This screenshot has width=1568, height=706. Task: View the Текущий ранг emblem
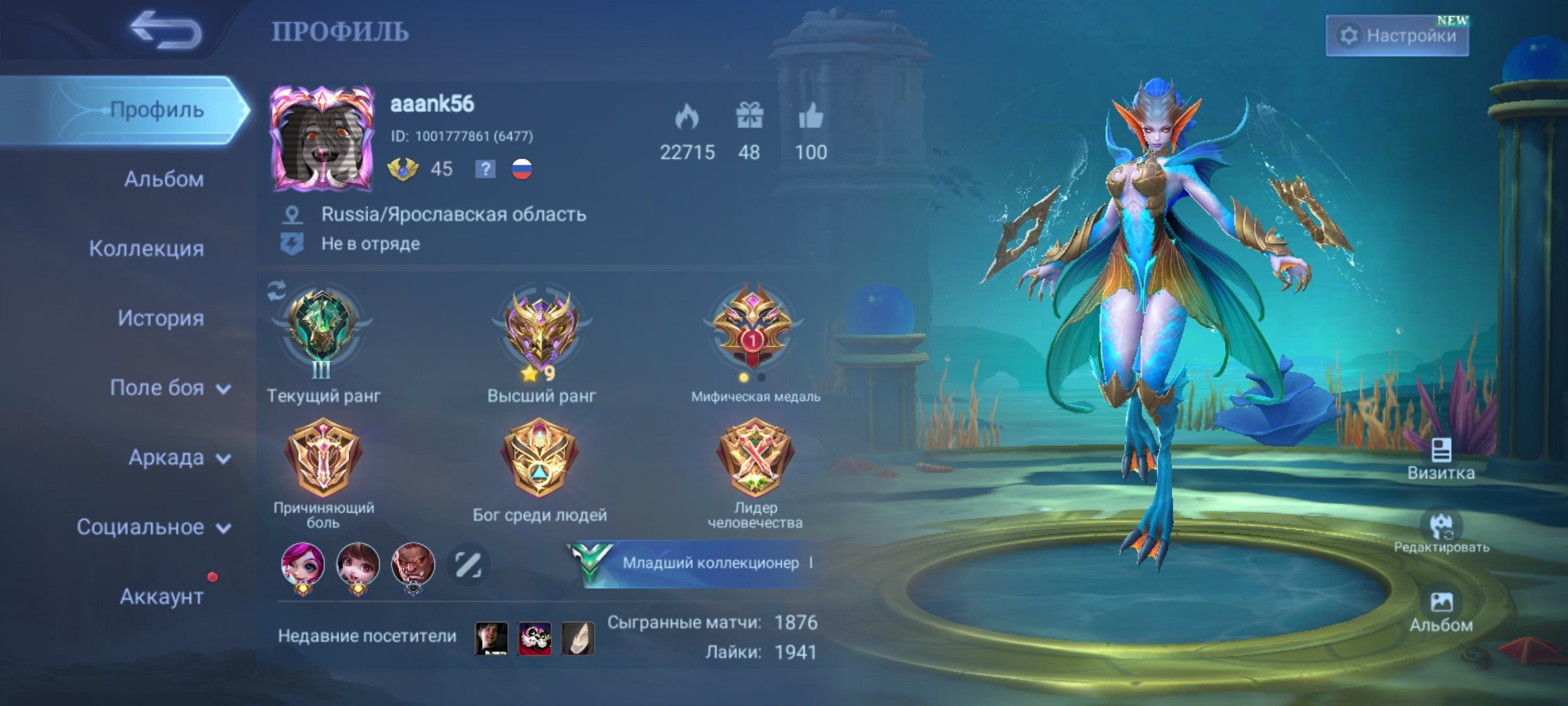click(321, 331)
